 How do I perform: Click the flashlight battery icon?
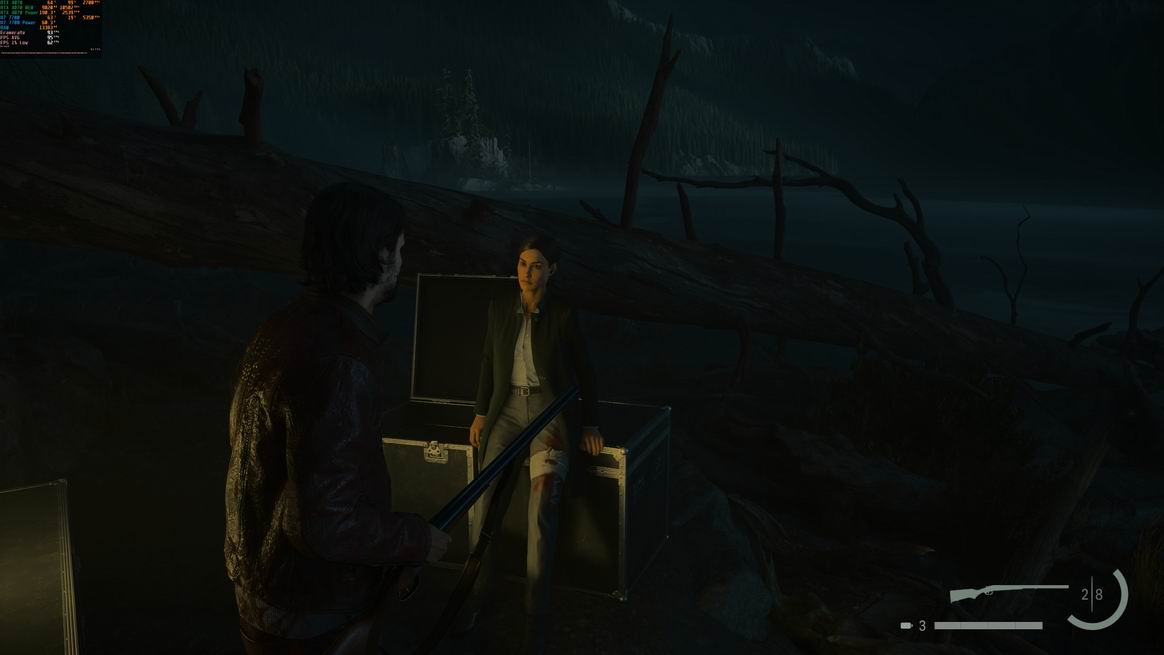coord(906,626)
